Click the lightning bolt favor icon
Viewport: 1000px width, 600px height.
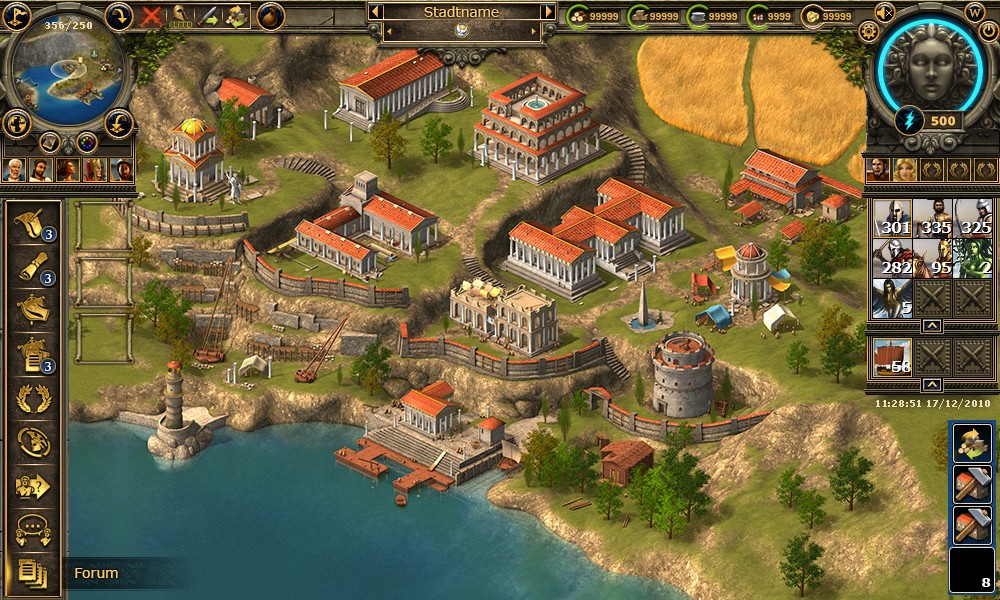coord(911,120)
